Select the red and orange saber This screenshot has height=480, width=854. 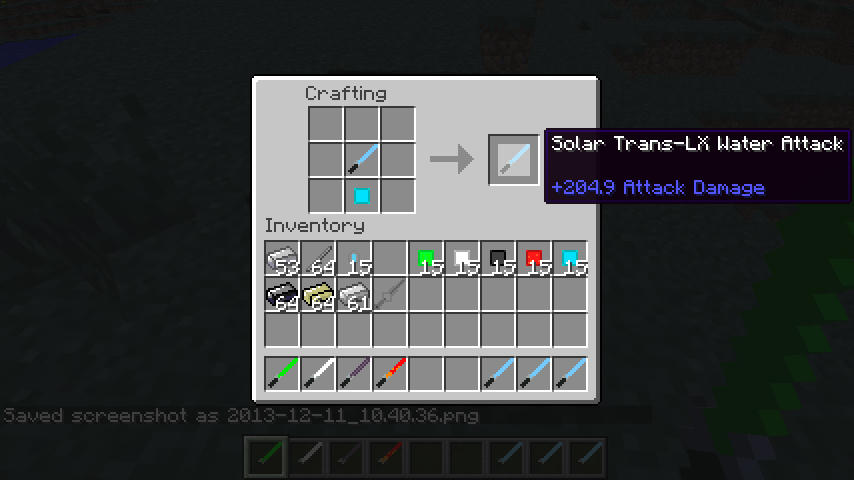click(391, 373)
